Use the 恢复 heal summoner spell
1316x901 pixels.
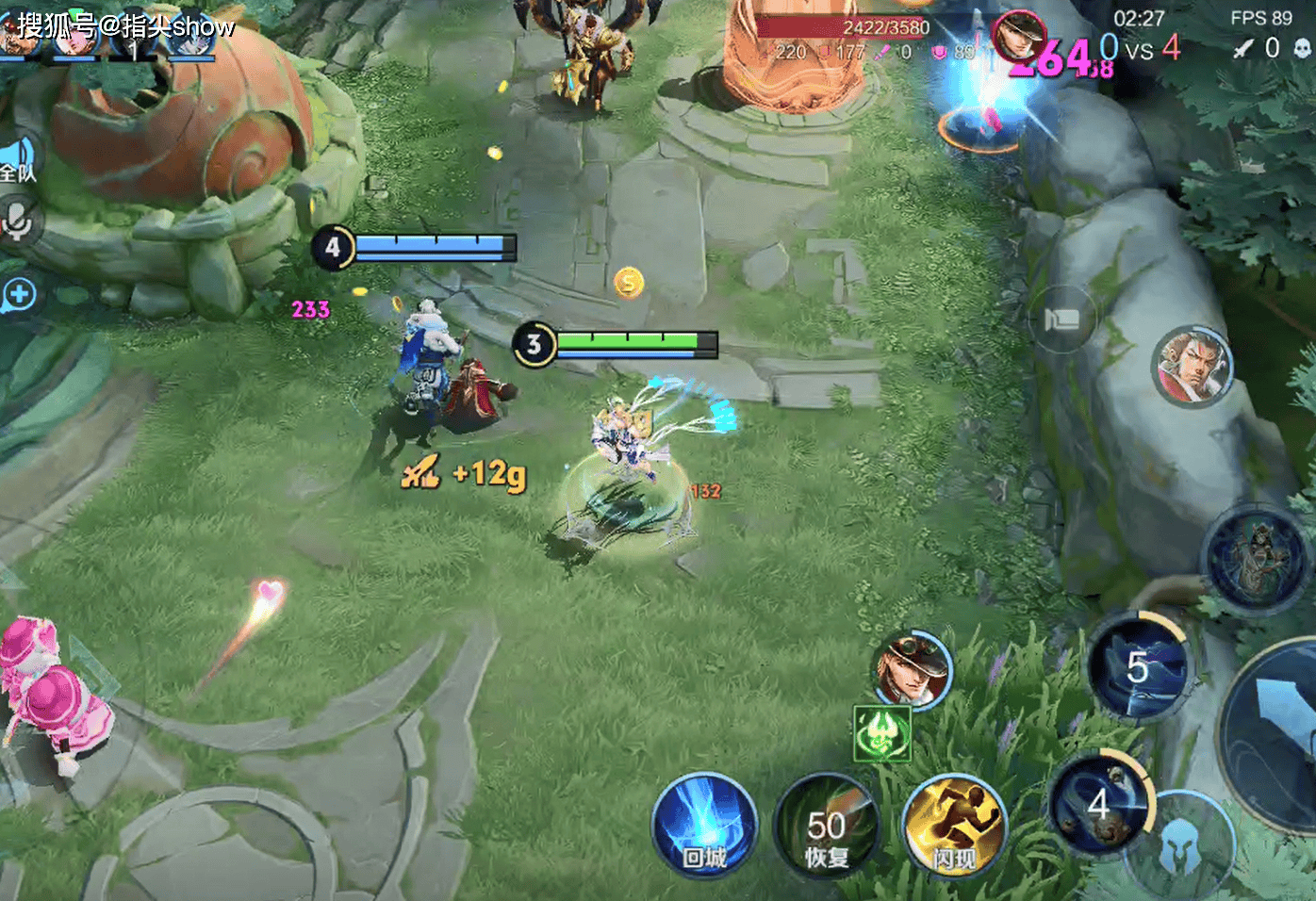pyautogui.click(x=827, y=827)
